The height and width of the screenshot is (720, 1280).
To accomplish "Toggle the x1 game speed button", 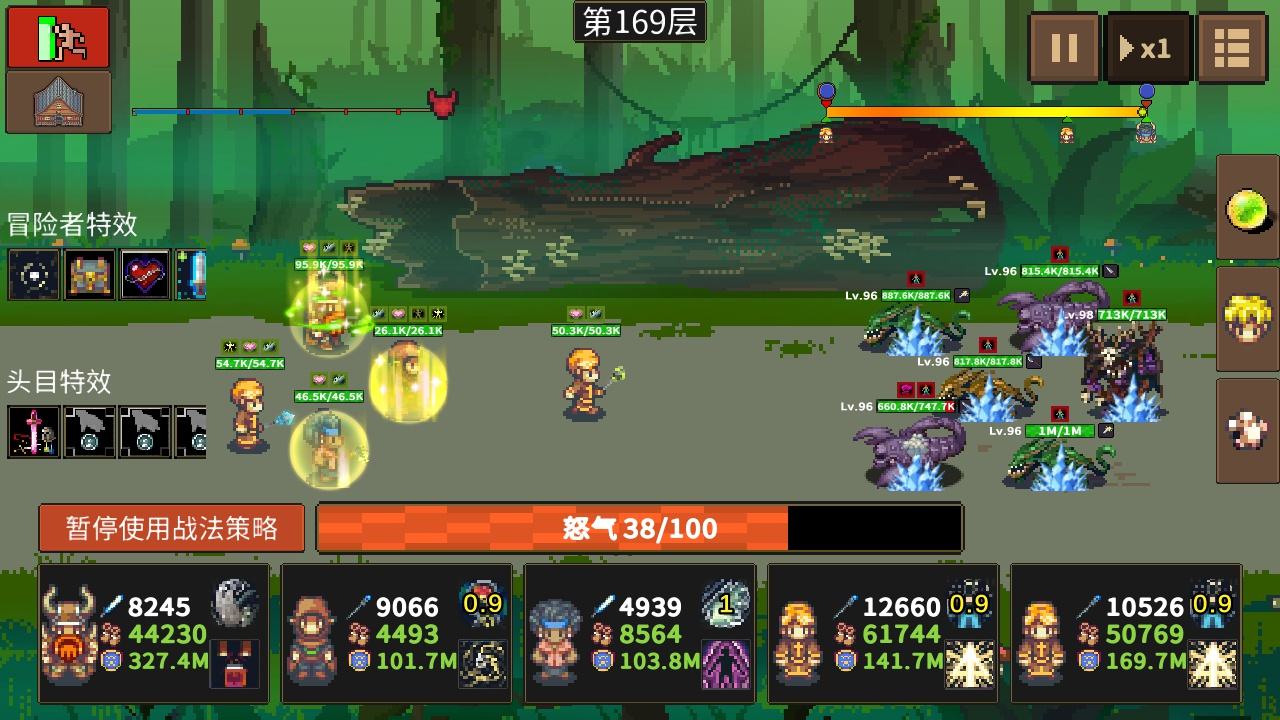I will 1148,47.
